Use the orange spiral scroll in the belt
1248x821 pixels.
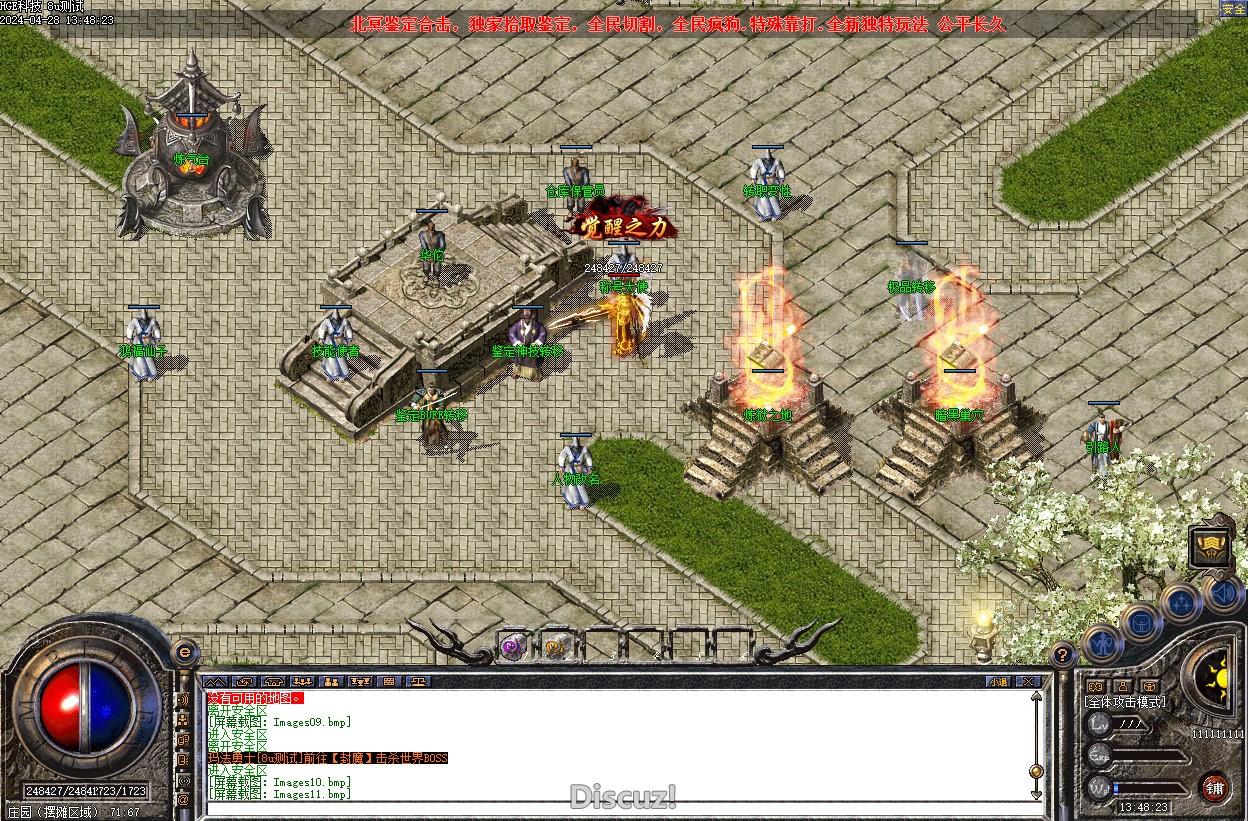[x=555, y=647]
